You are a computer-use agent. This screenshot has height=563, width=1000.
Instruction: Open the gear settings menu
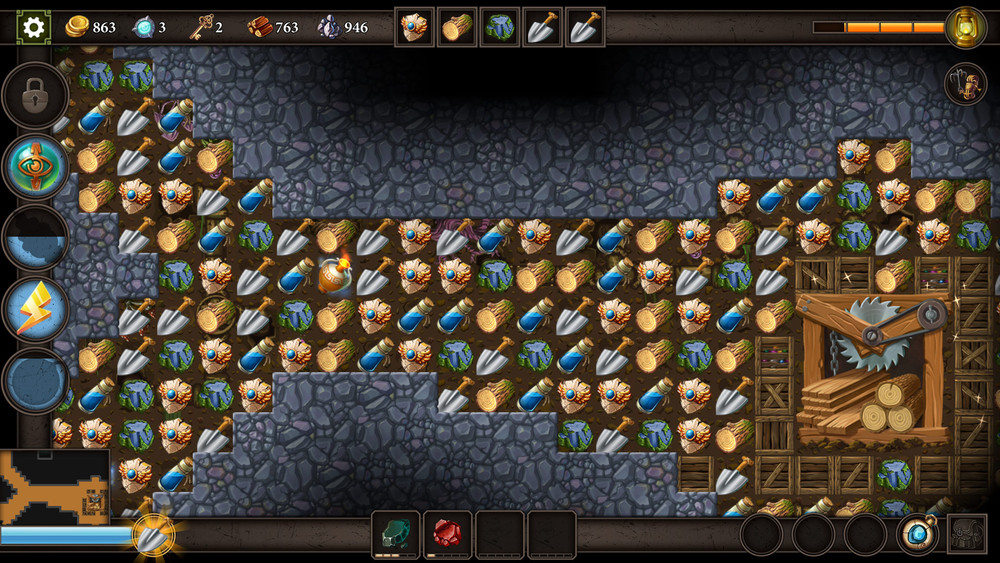pyautogui.click(x=34, y=27)
